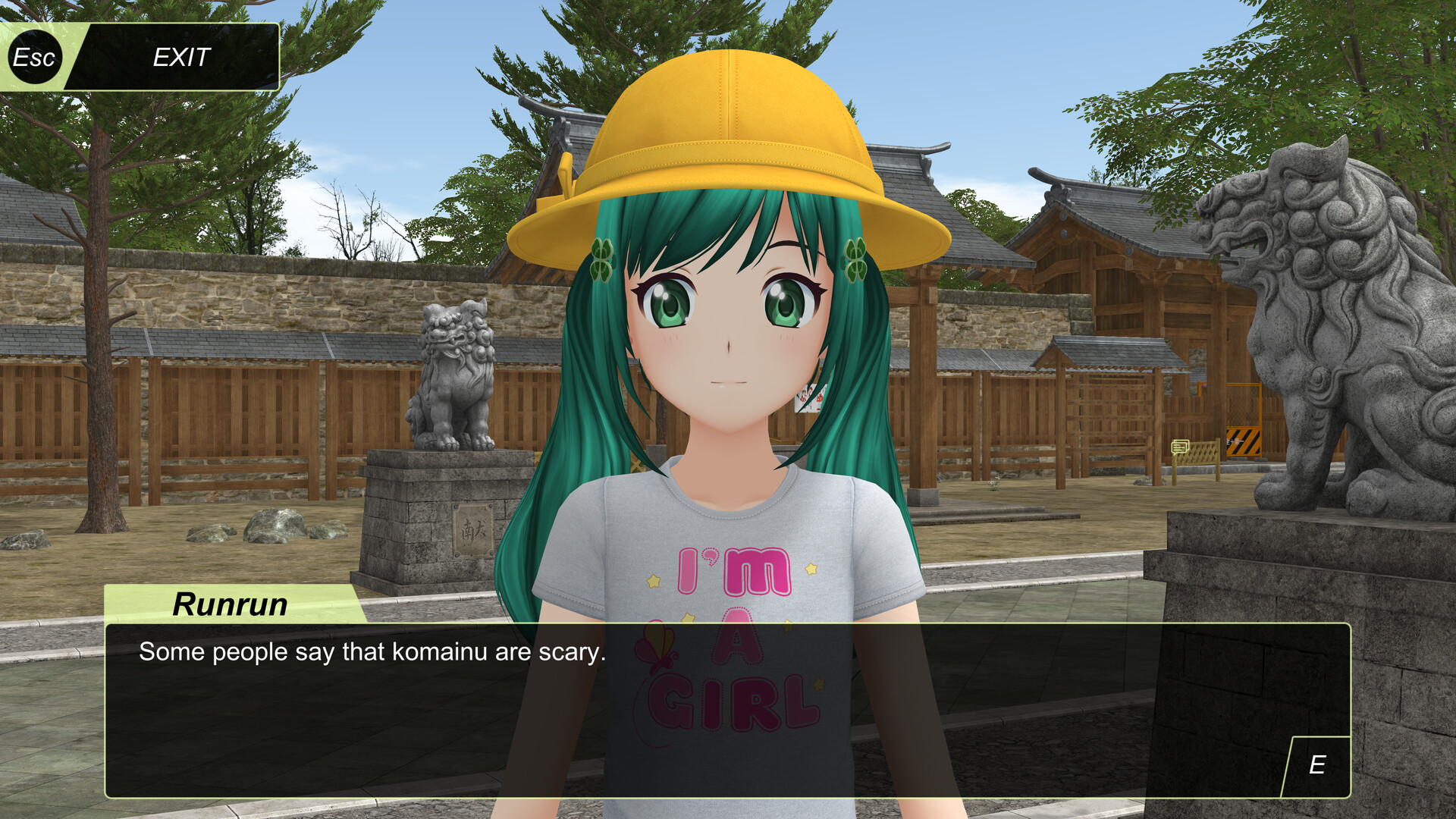Click the glowing speech bubble interaction icon
Viewport: 1456px width, 819px height.
(1180, 447)
